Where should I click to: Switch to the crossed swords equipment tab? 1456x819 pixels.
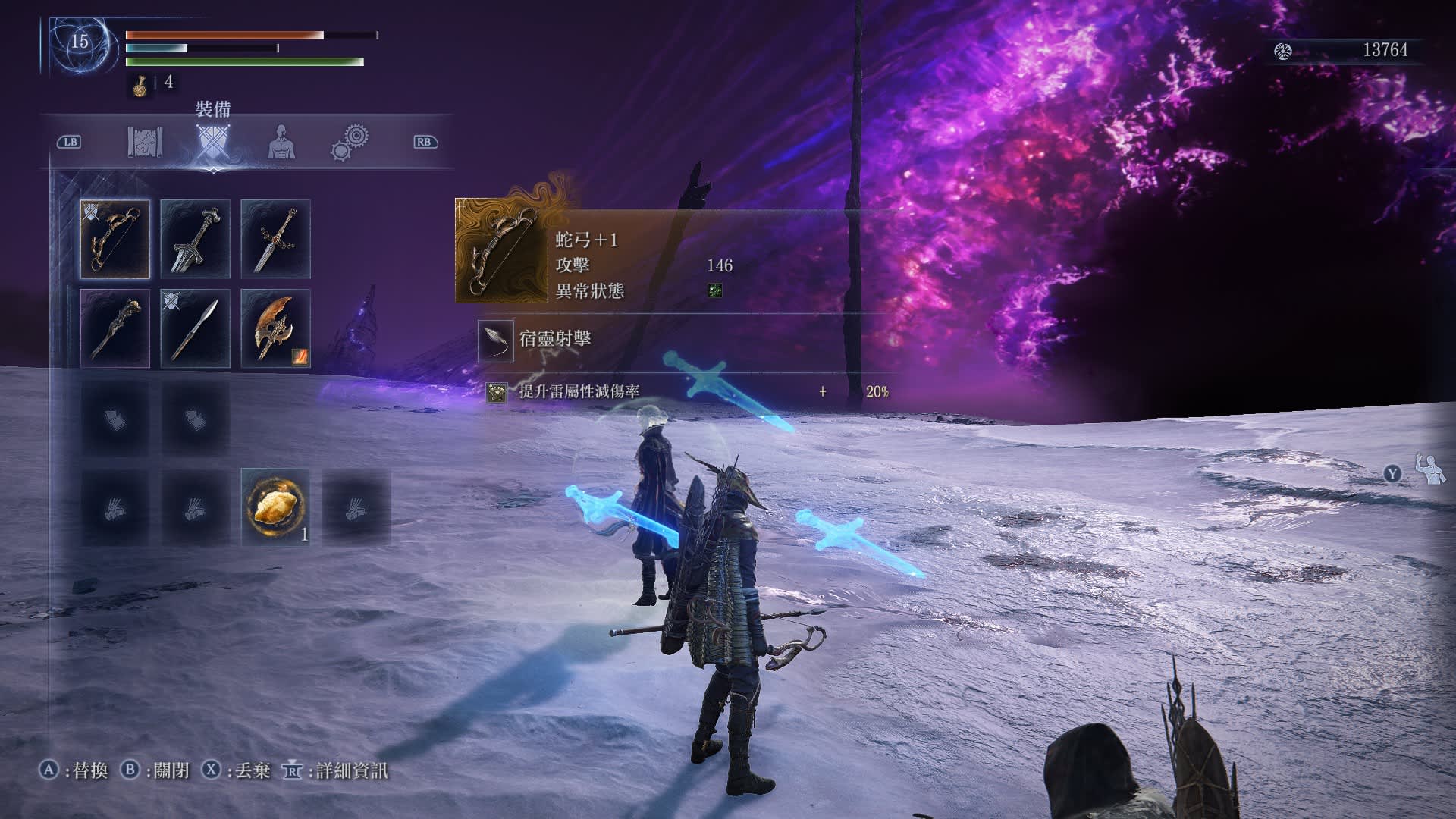(x=212, y=142)
